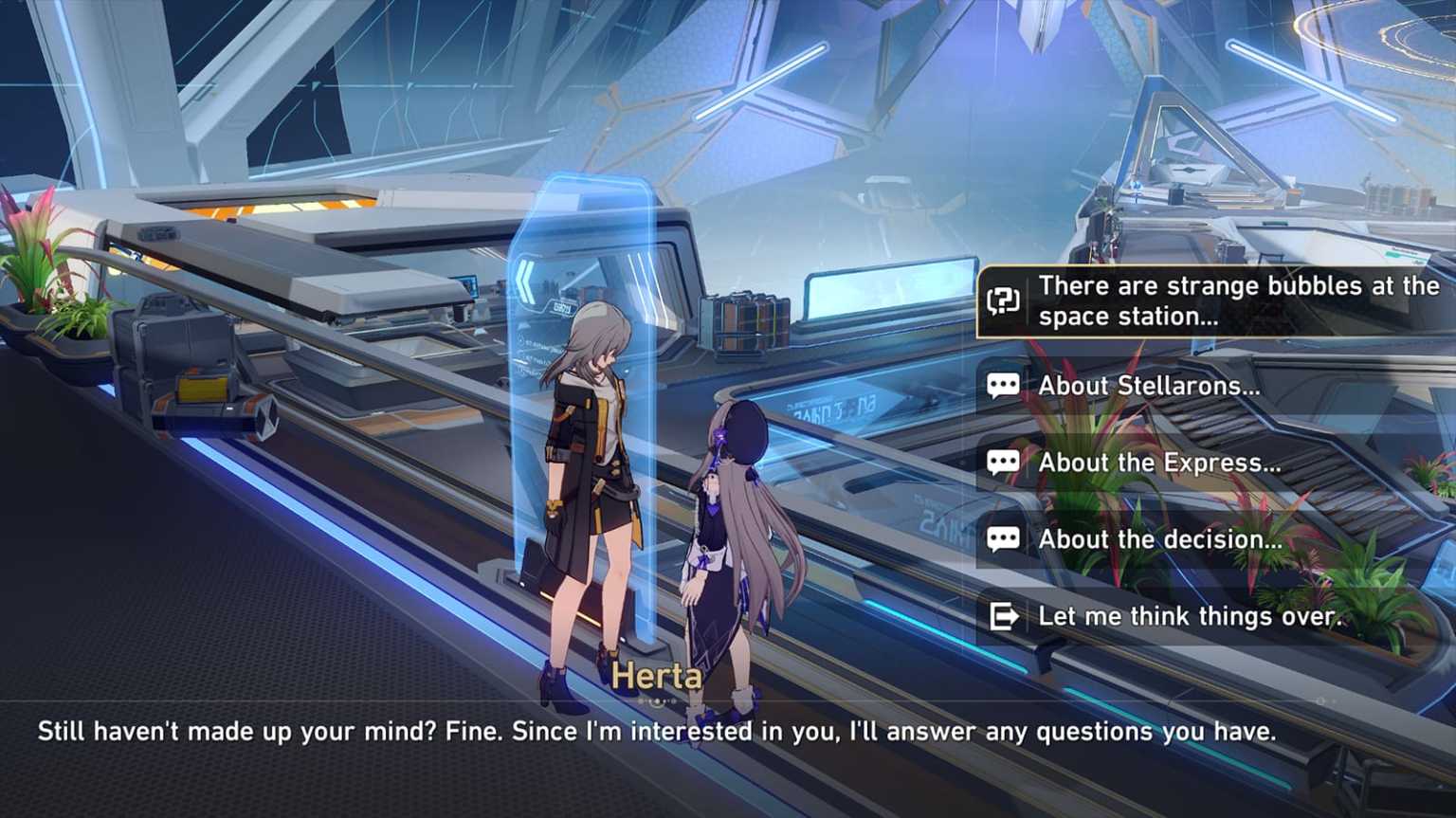Choose the "About the Express..." dialogue entry

pos(1158,462)
